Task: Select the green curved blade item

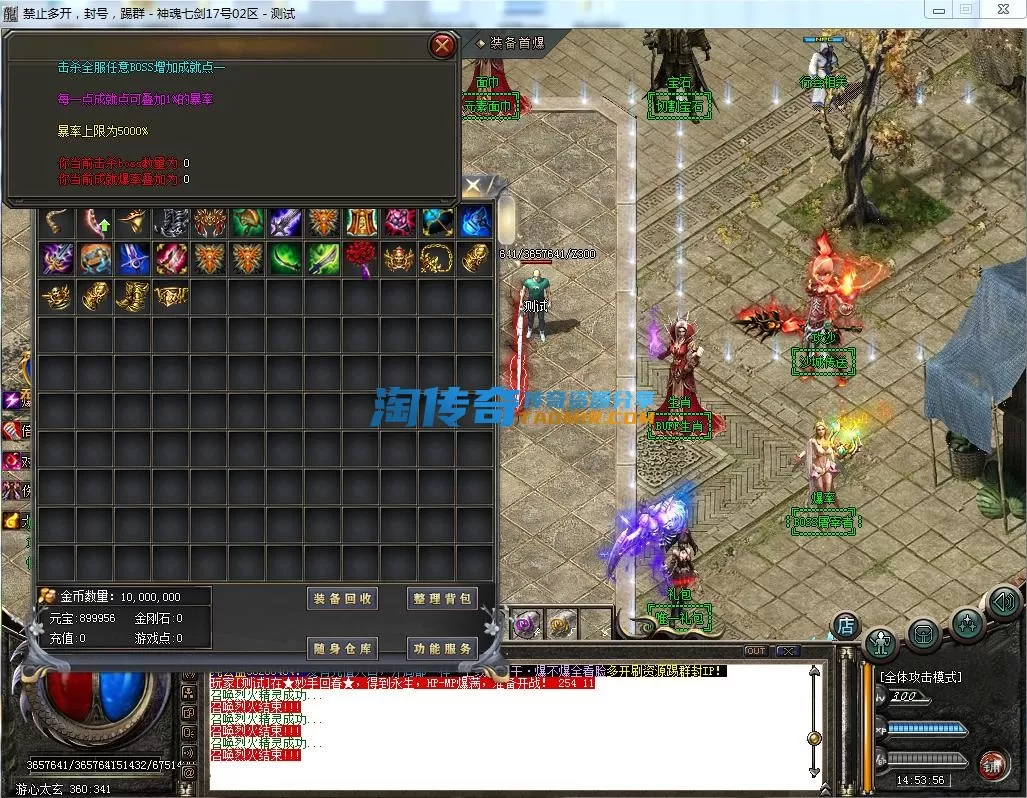Action: tap(284, 258)
